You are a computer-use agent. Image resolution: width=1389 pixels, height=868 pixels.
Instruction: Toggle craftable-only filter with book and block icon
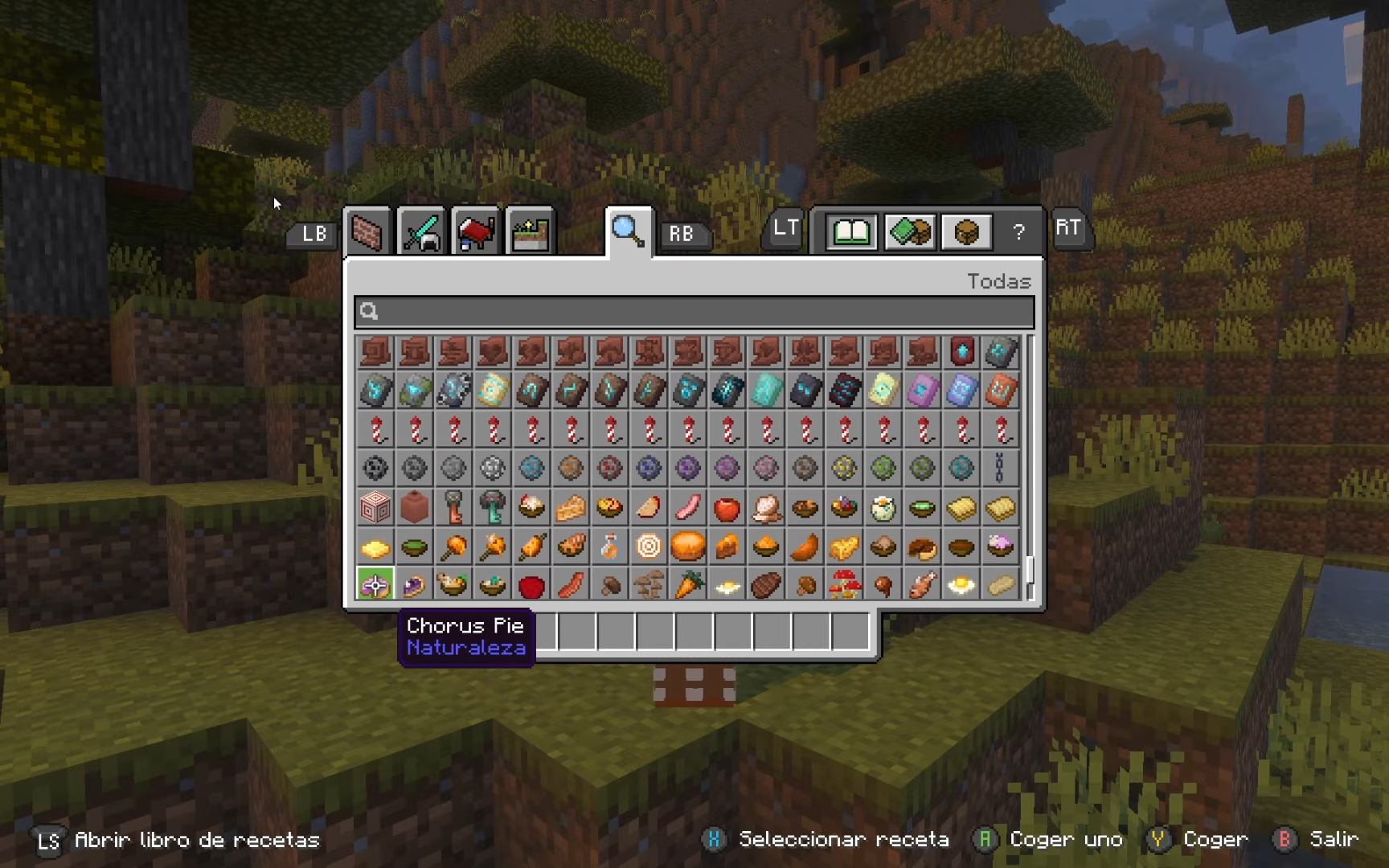[908, 231]
